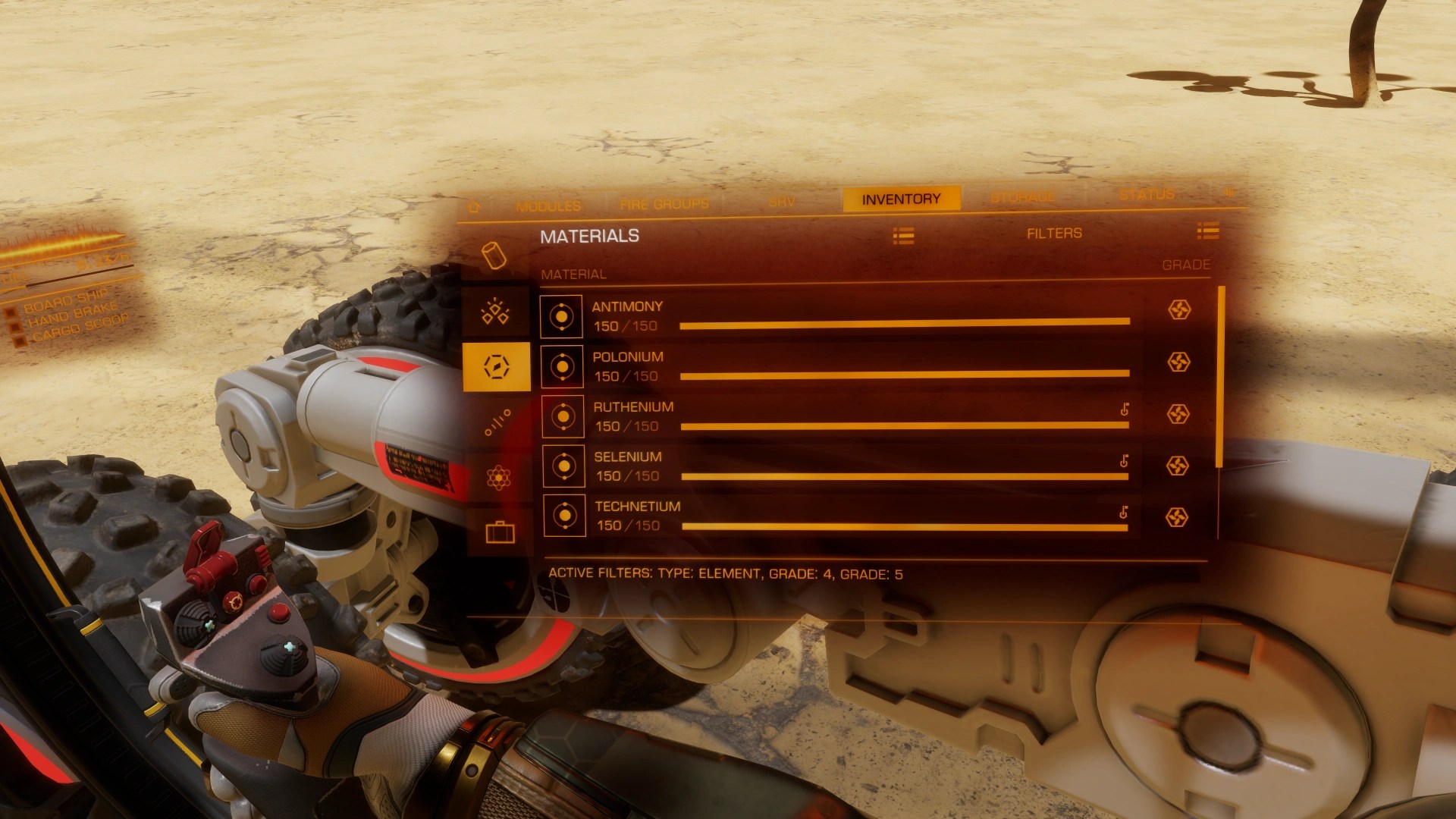Image resolution: width=1456 pixels, height=819 pixels.
Task: Expand the FILTERS options
Action: (x=1056, y=233)
